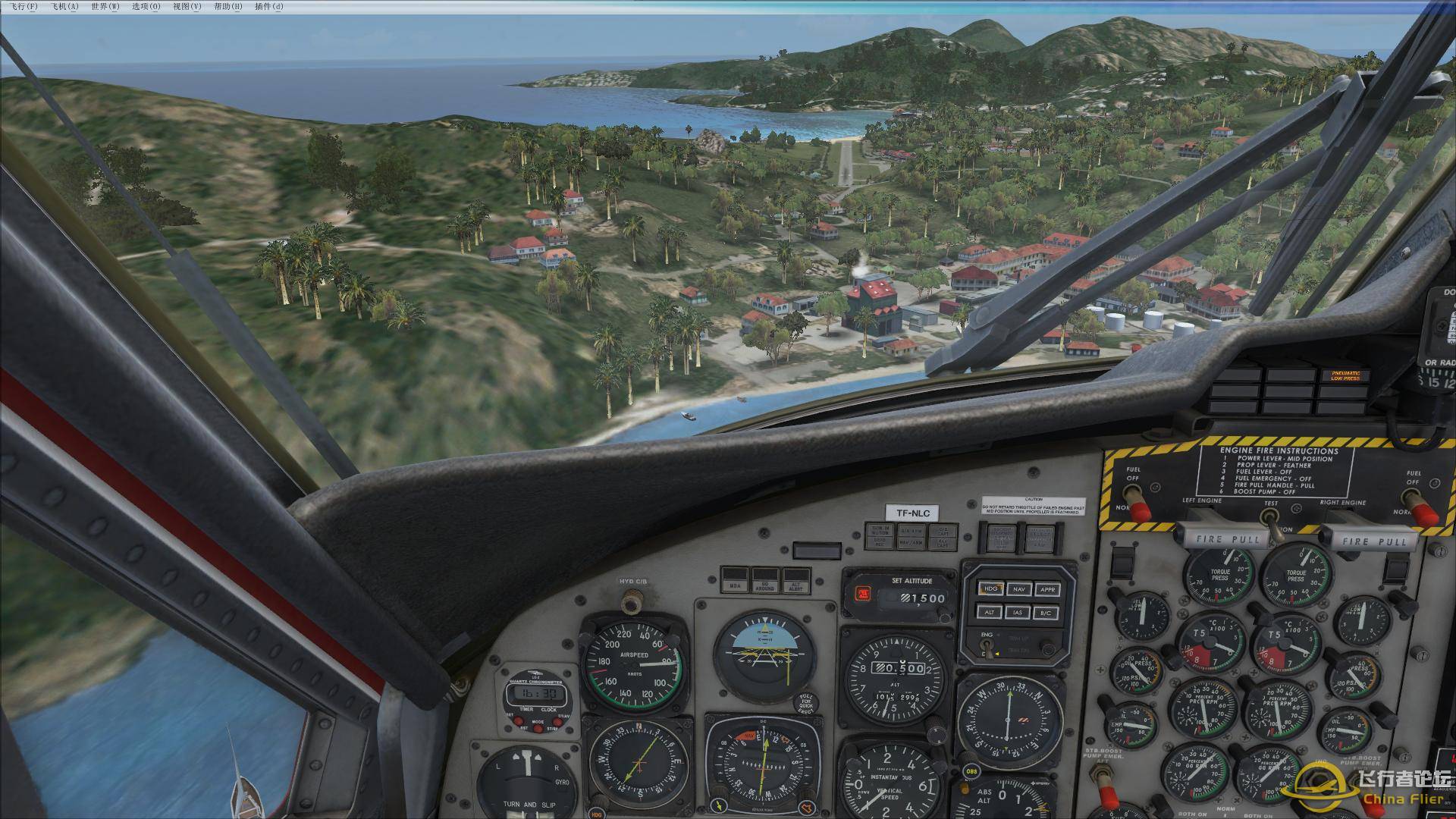Select the autopilot B/C back course button
1456x819 pixels.
(1047, 612)
